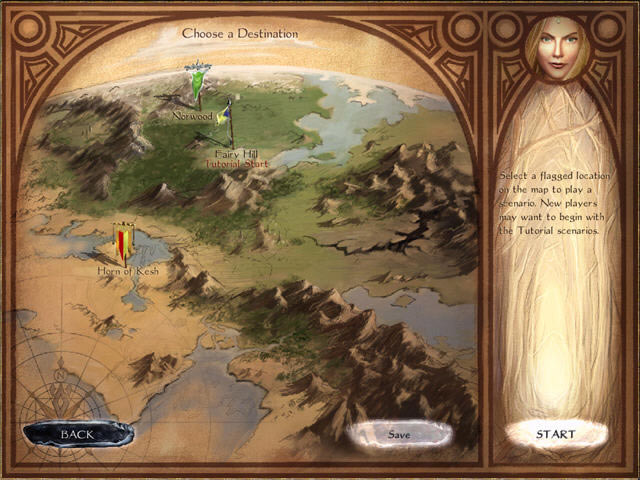Select the Norwood flag destination
Screen dimensions: 640x480
[x=200, y=88]
